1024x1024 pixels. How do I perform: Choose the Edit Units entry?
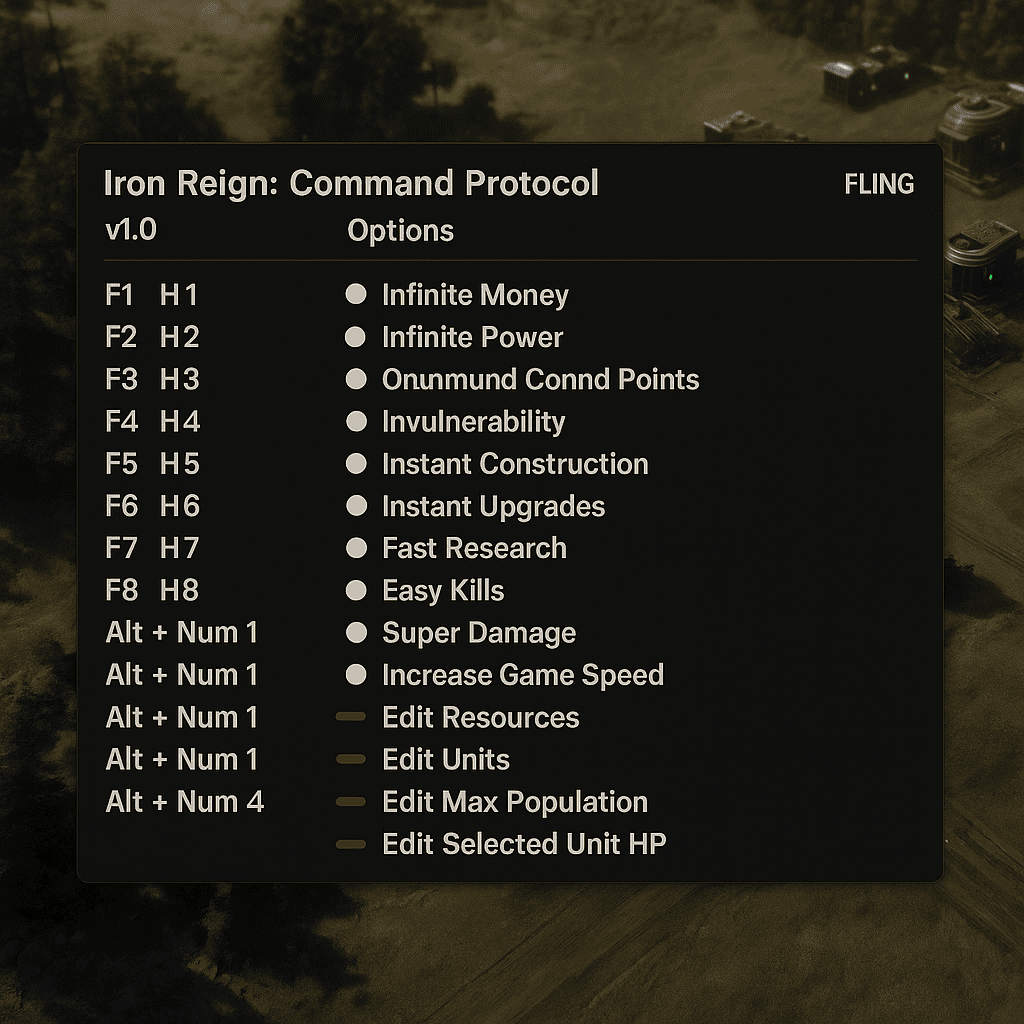(351, 760)
